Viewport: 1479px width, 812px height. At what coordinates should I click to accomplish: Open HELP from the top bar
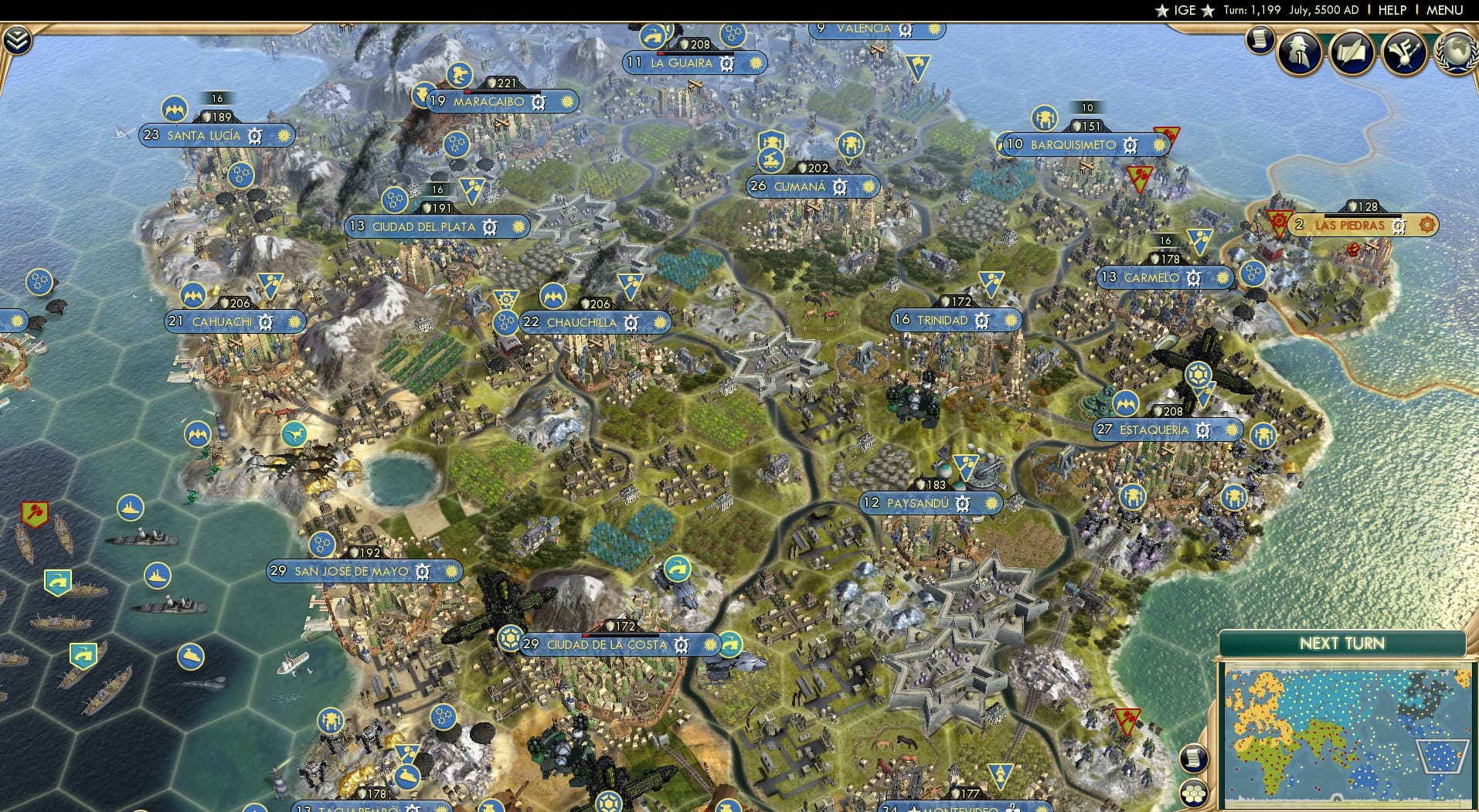(x=1392, y=10)
